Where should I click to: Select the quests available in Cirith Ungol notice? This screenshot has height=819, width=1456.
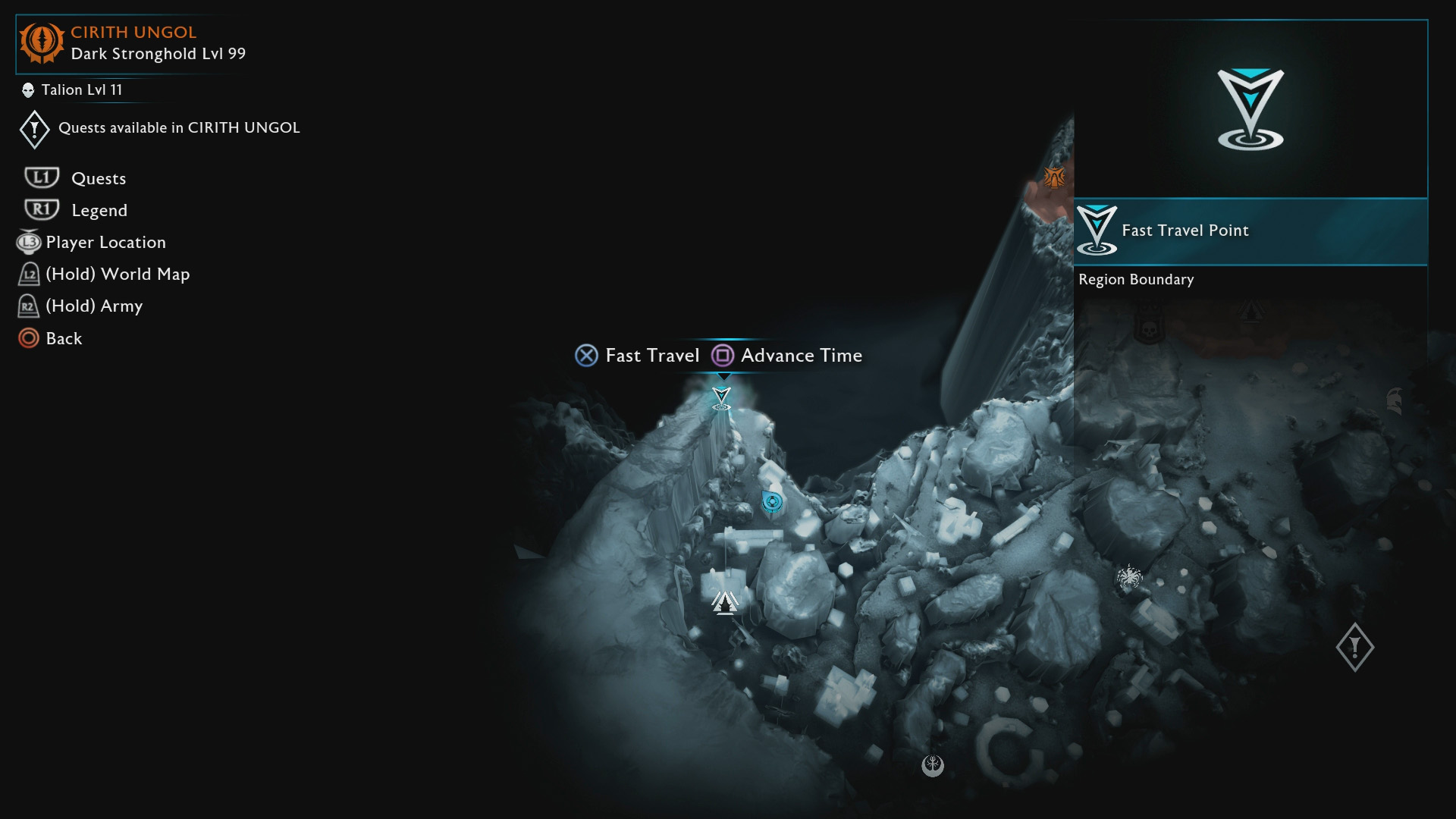(178, 128)
